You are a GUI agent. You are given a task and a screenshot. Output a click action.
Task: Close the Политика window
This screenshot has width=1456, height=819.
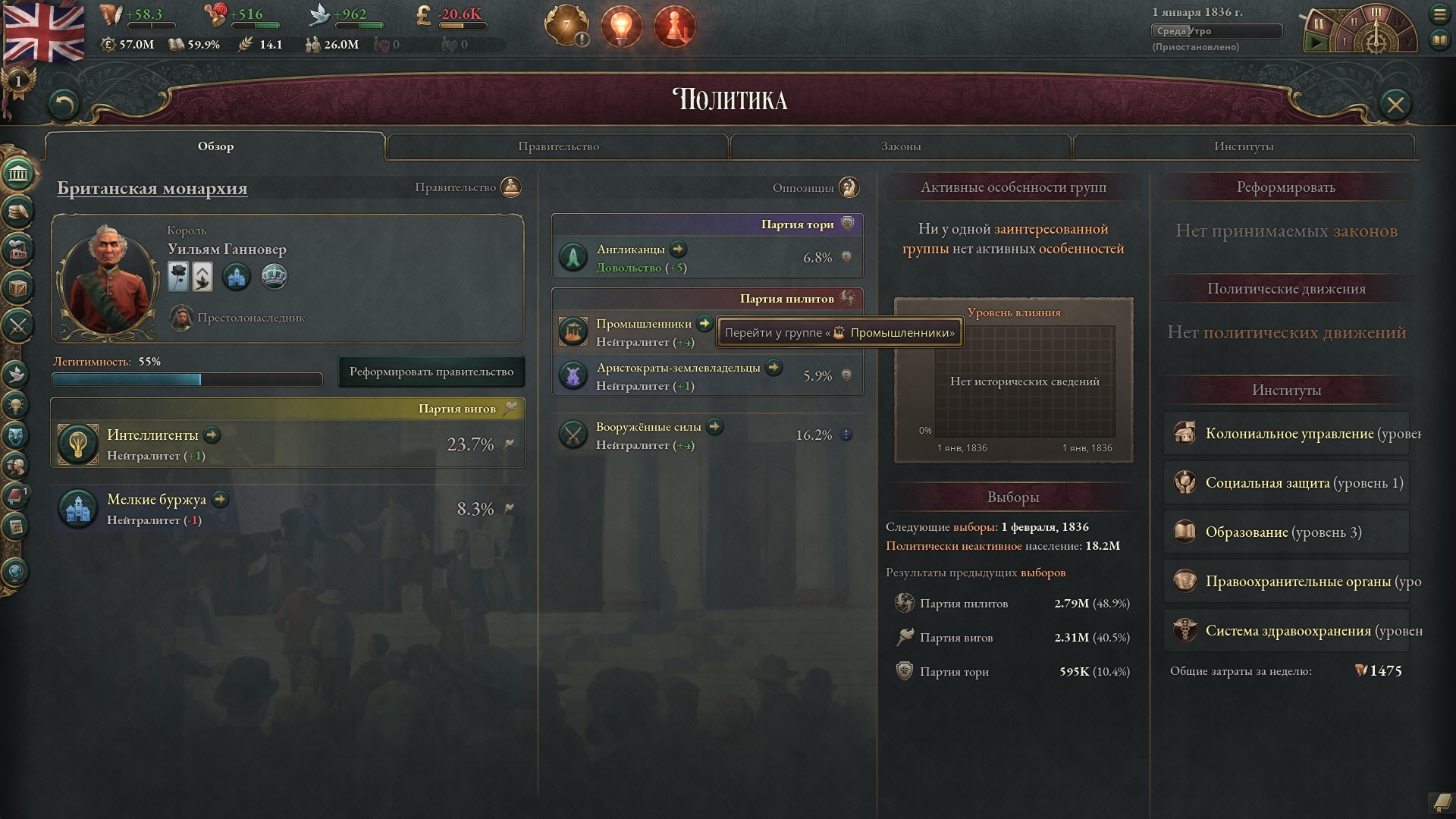point(1395,104)
